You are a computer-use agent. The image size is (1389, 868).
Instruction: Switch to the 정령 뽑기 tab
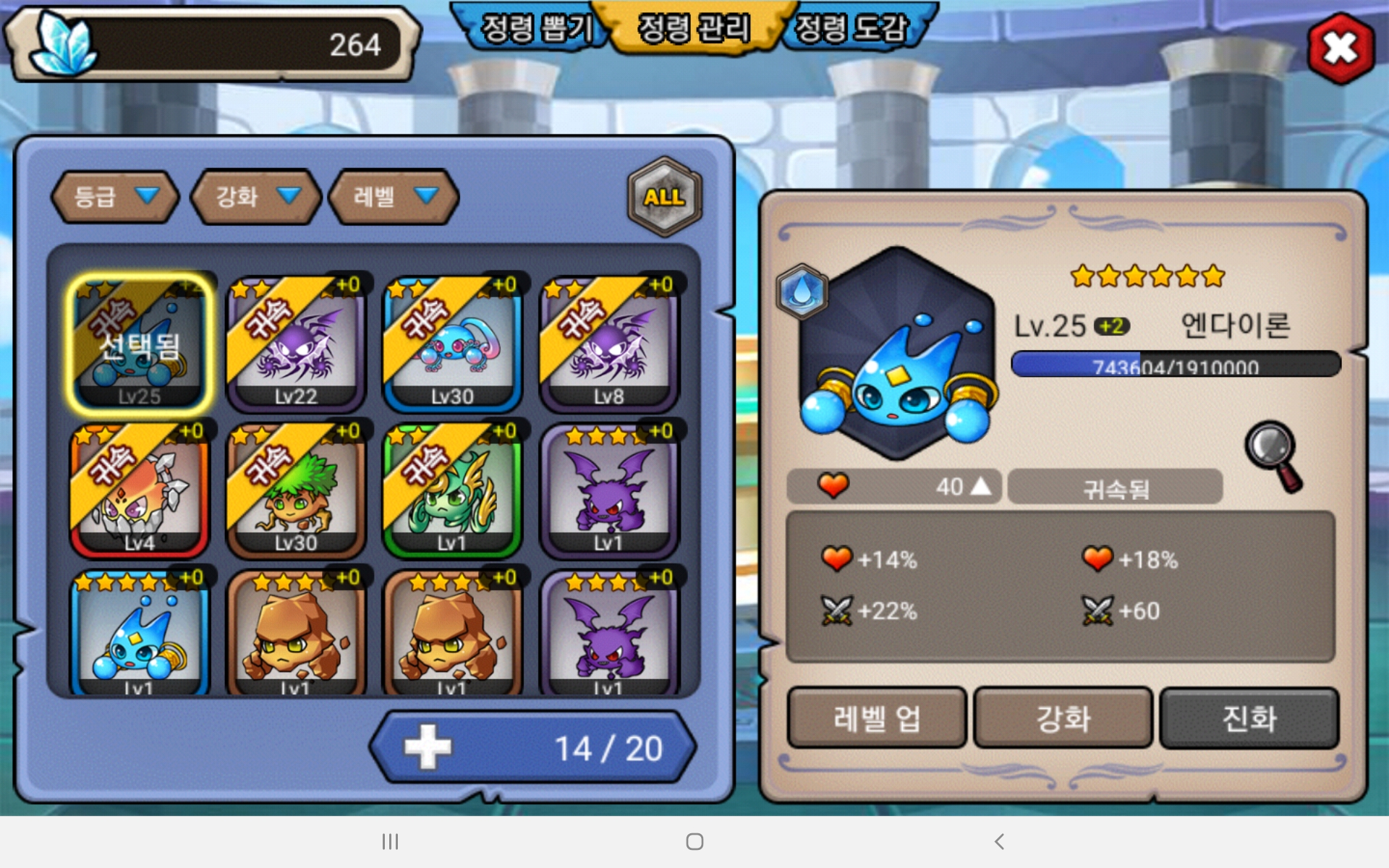[x=535, y=29]
